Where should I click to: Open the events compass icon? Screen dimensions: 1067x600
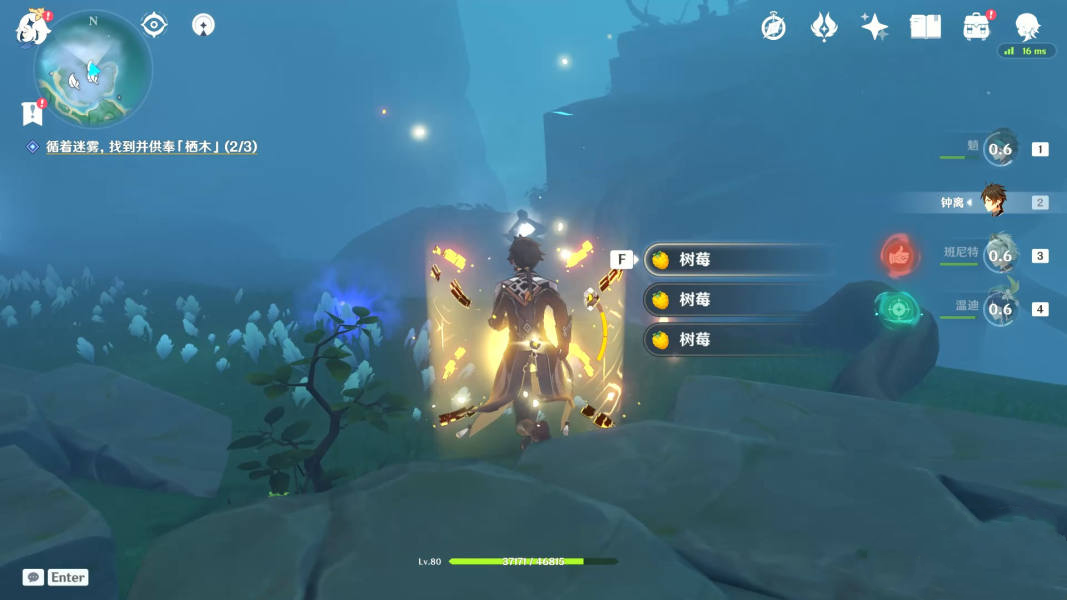pos(773,27)
